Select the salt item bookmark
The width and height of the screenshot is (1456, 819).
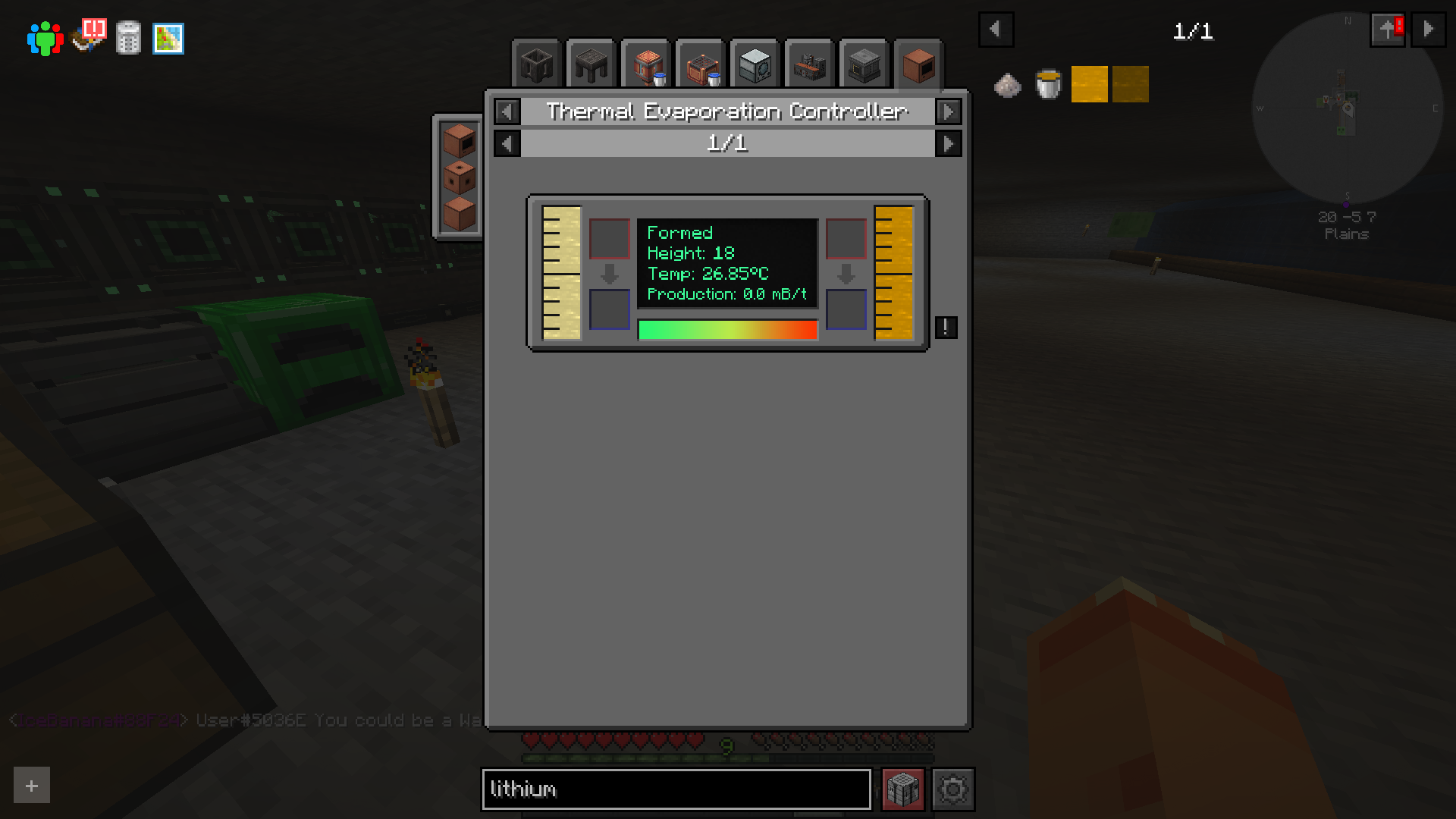tap(1006, 83)
